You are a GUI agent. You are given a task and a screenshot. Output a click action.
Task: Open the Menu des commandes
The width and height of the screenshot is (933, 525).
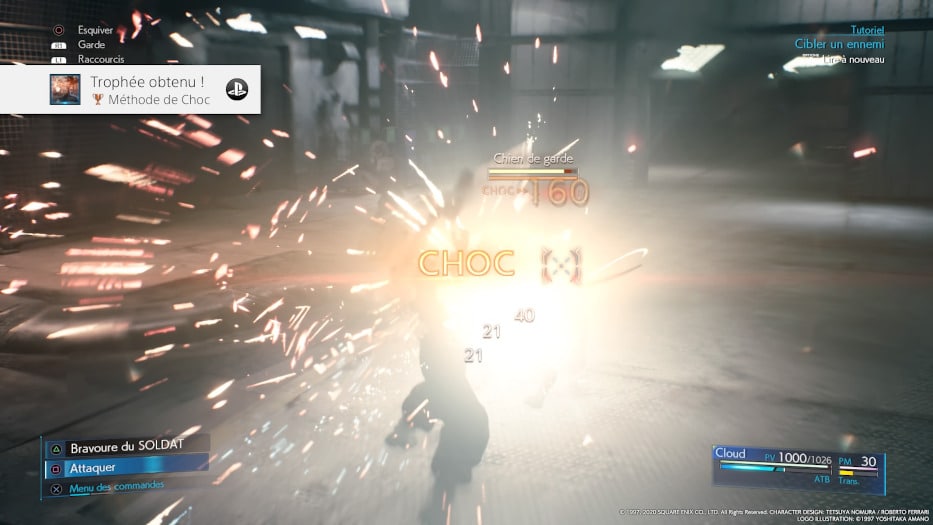pos(116,487)
